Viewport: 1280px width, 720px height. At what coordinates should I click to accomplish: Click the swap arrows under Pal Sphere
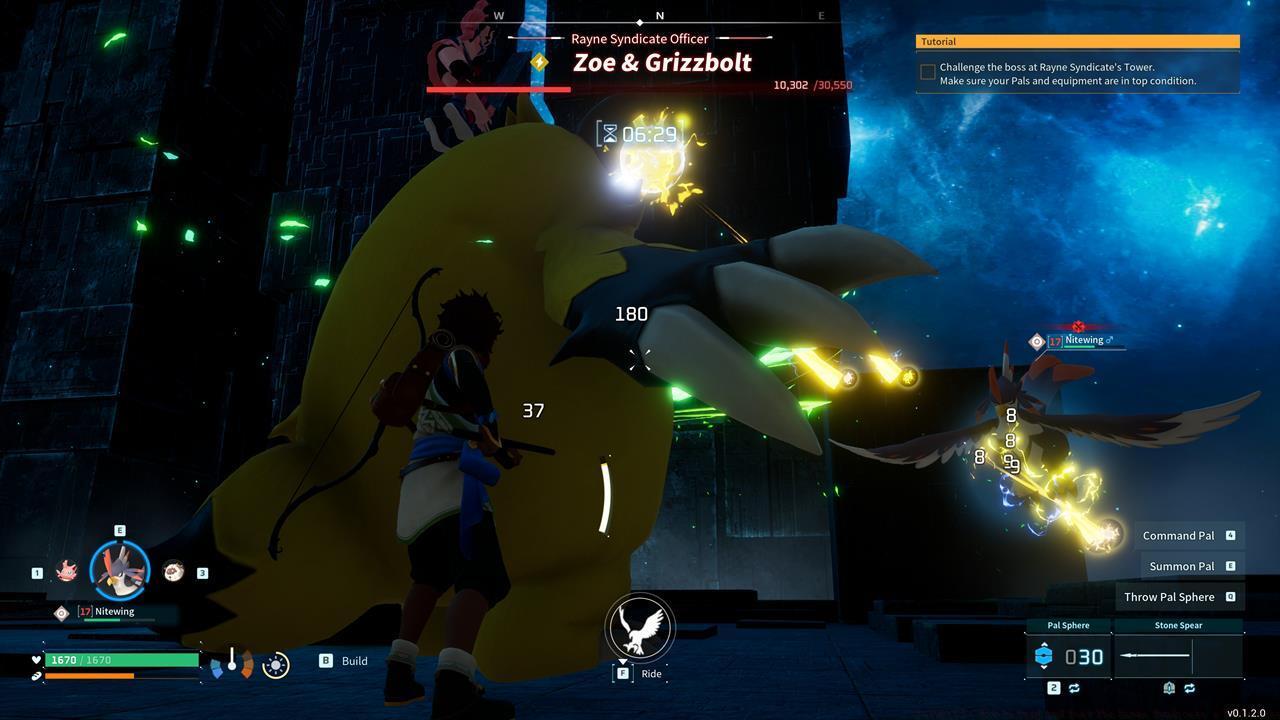pos(1074,688)
